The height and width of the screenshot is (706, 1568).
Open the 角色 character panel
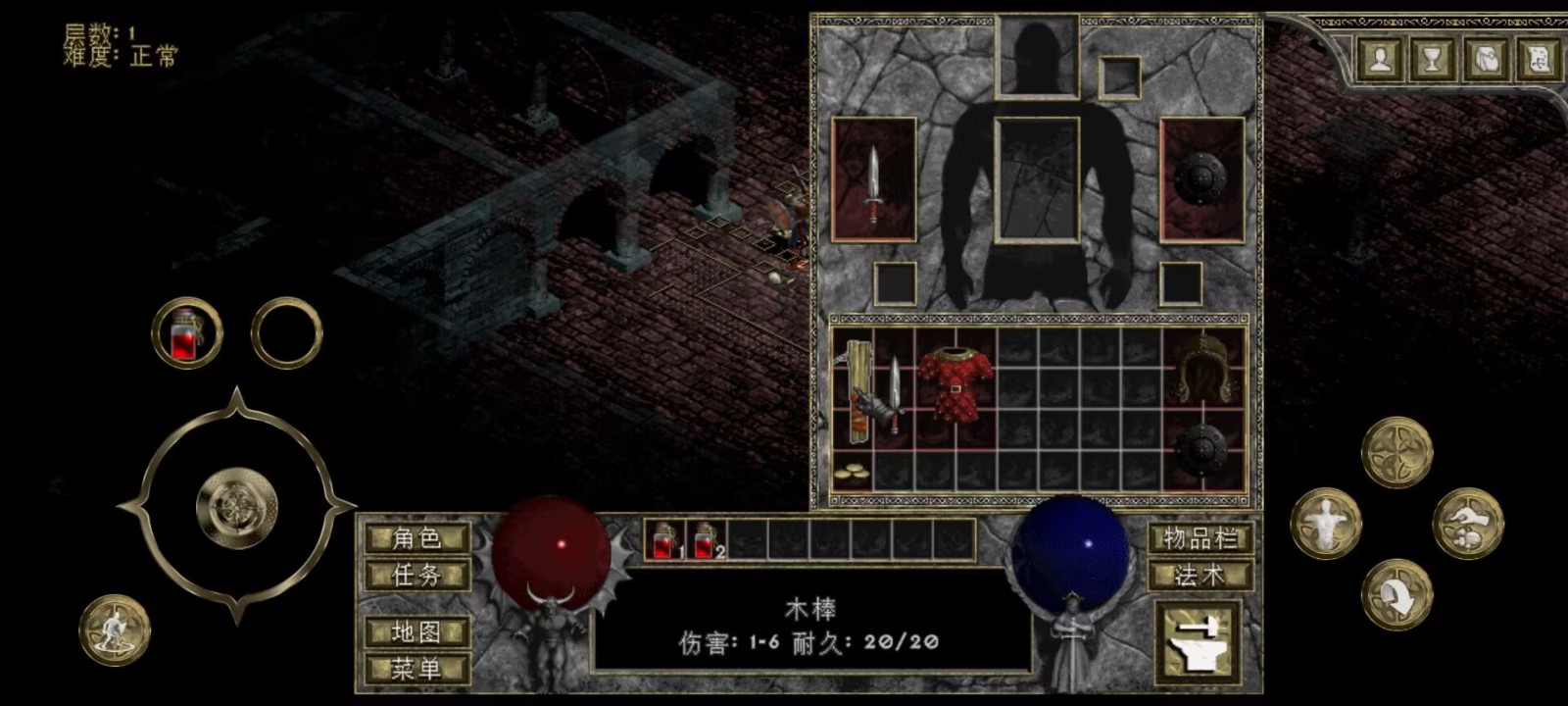[x=416, y=538]
